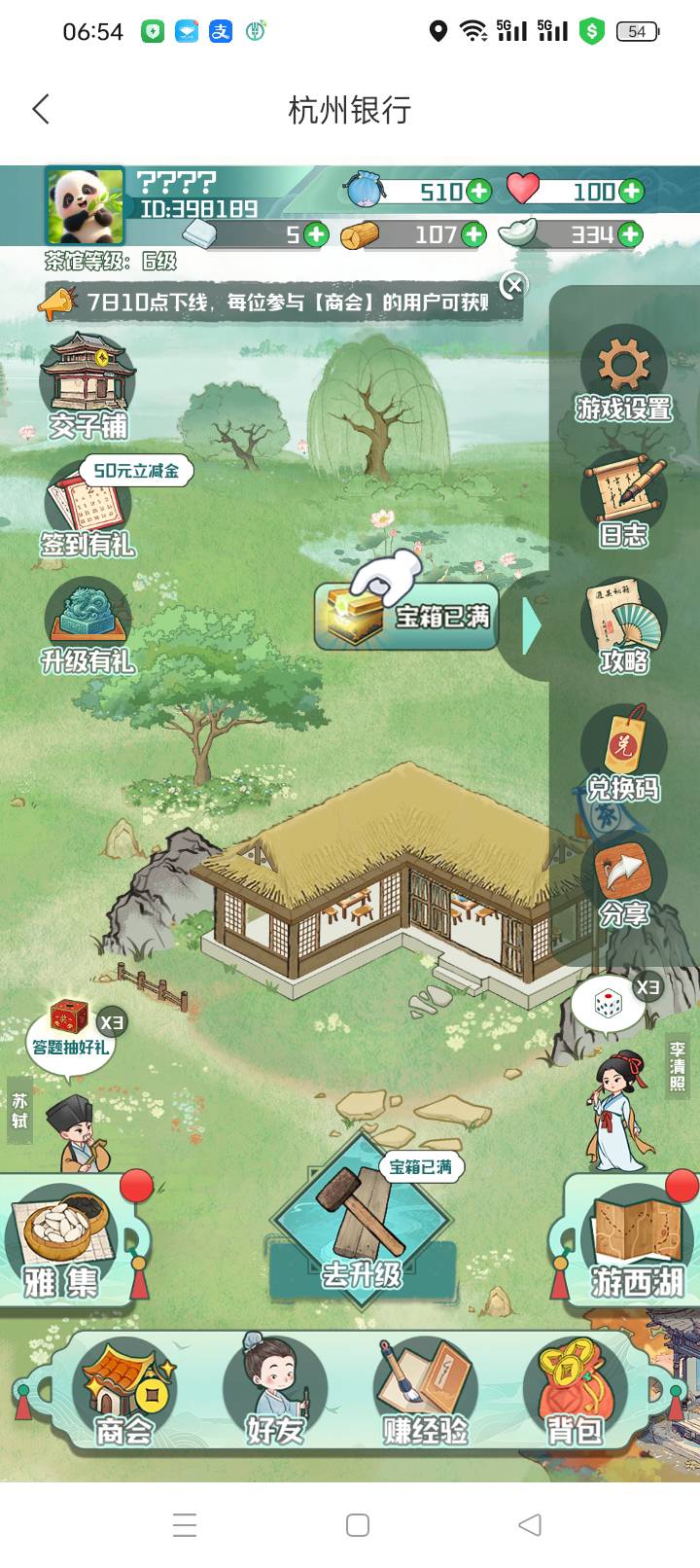This screenshot has width=700, height=1568.
Task: Collect the full treasure chest 宝箱已满
Action: point(407,616)
